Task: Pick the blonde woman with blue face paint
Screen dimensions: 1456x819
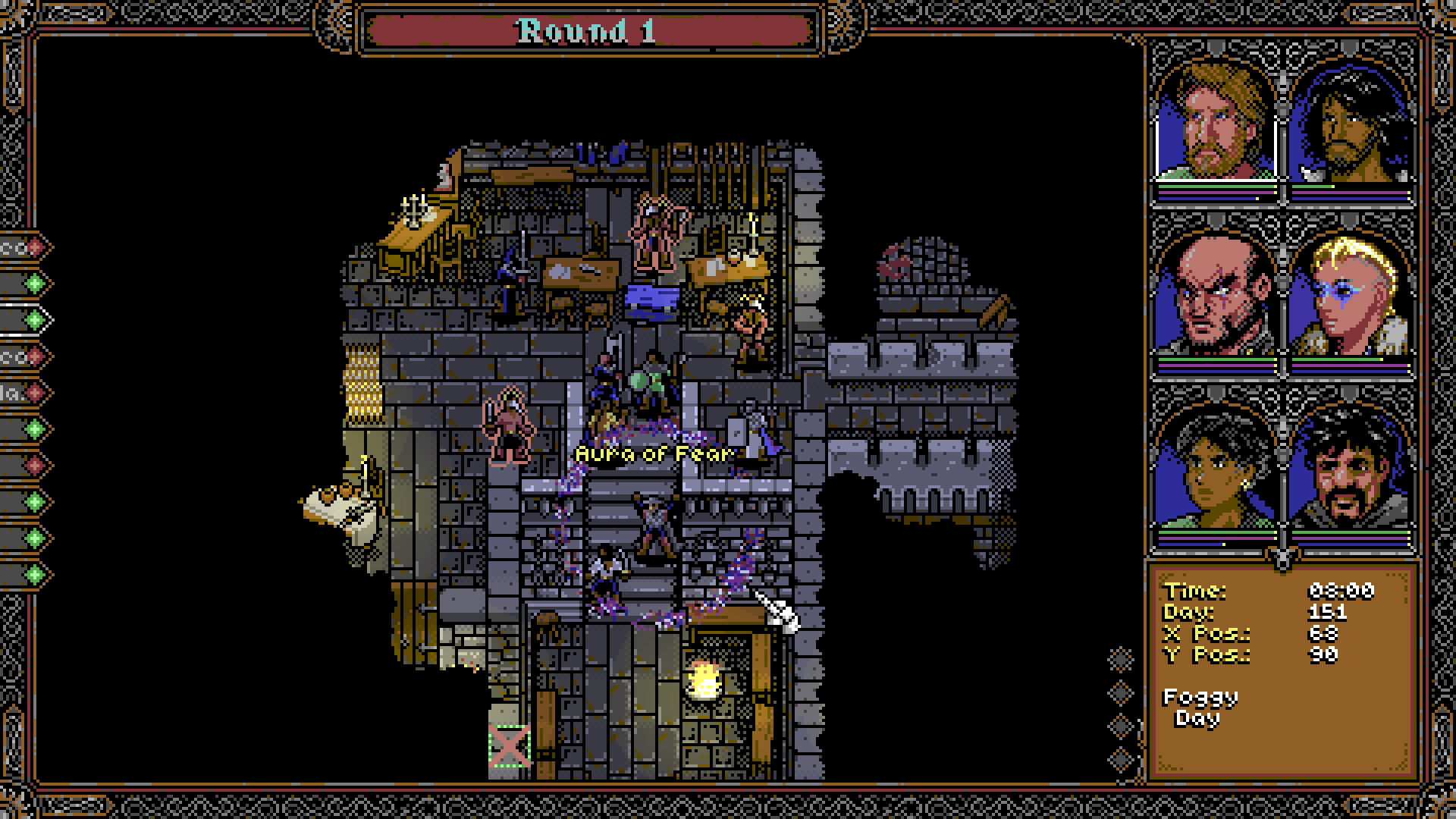Action: (x=1350, y=296)
